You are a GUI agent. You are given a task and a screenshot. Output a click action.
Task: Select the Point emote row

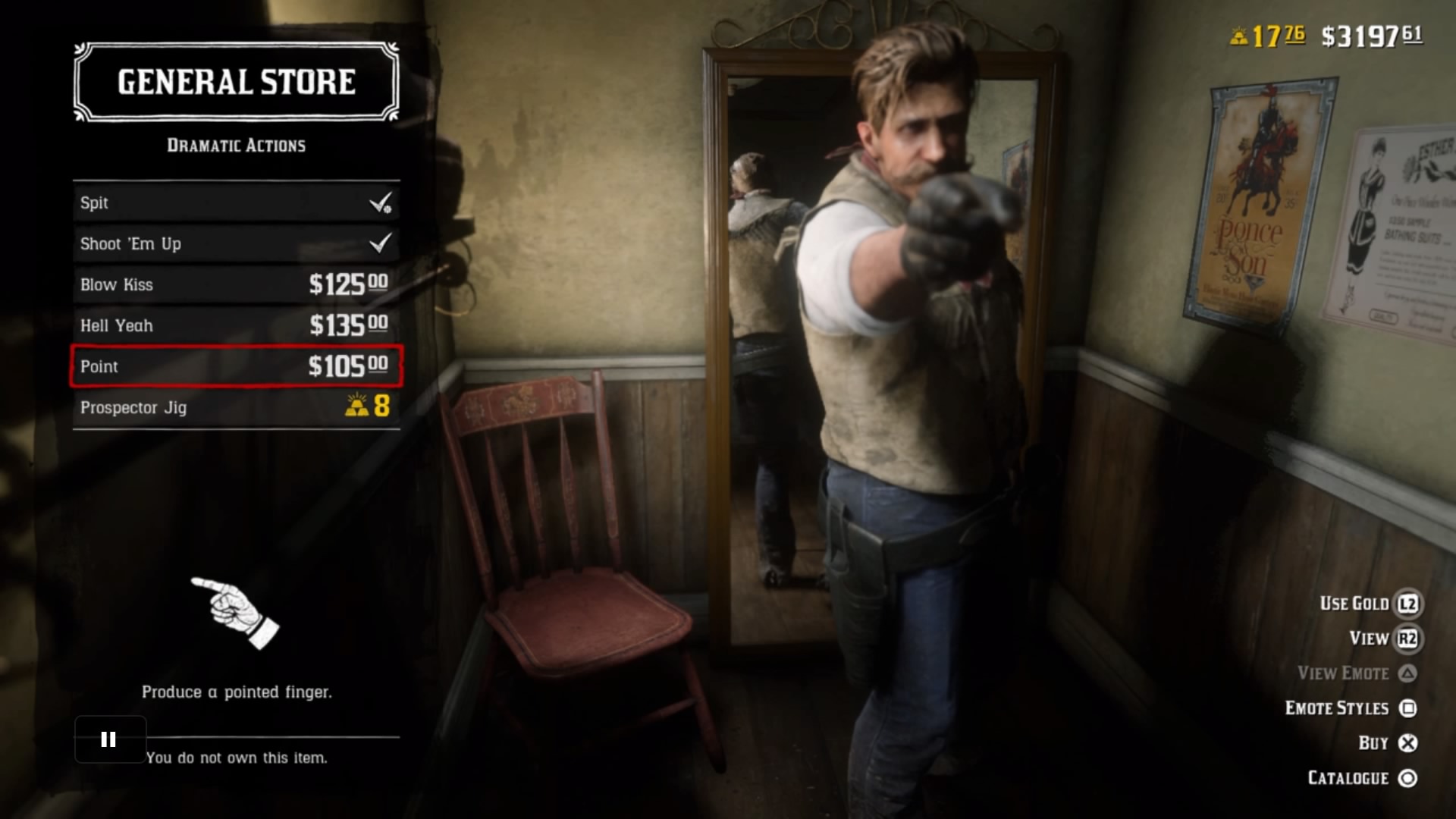pyautogui.click(x=236, y=366)
